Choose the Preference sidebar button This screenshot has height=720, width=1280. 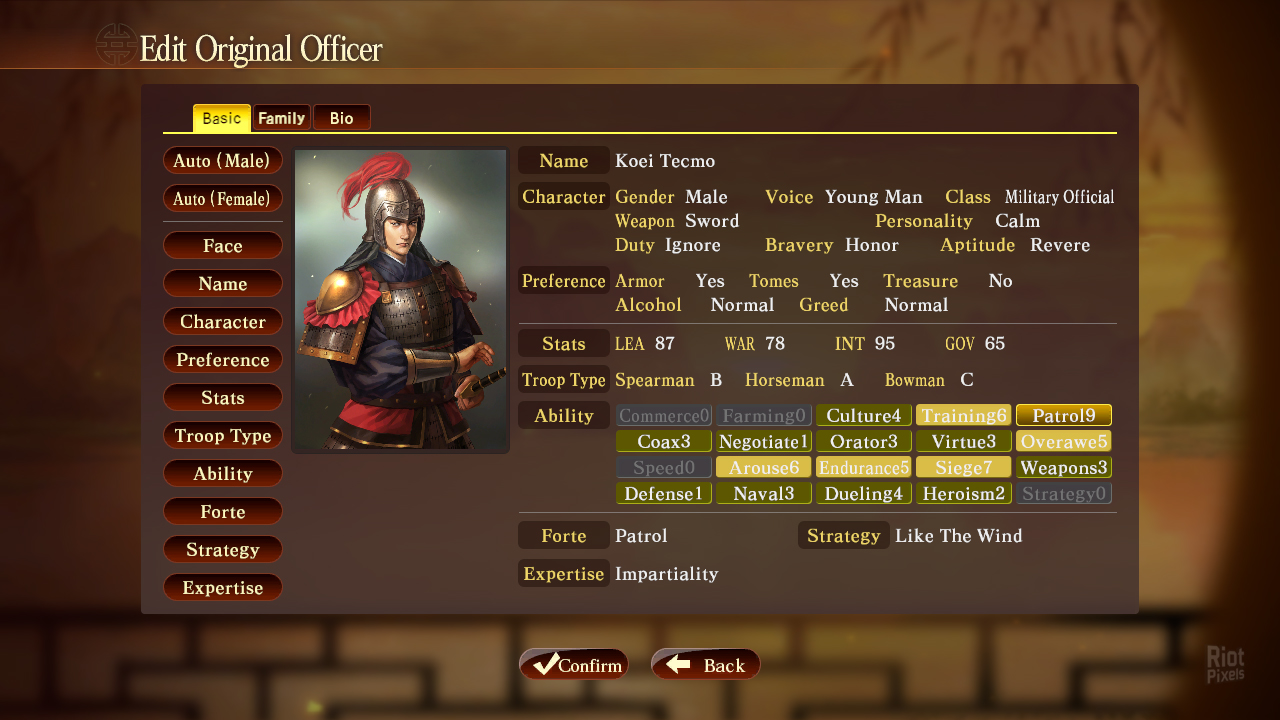coord(222,360)
